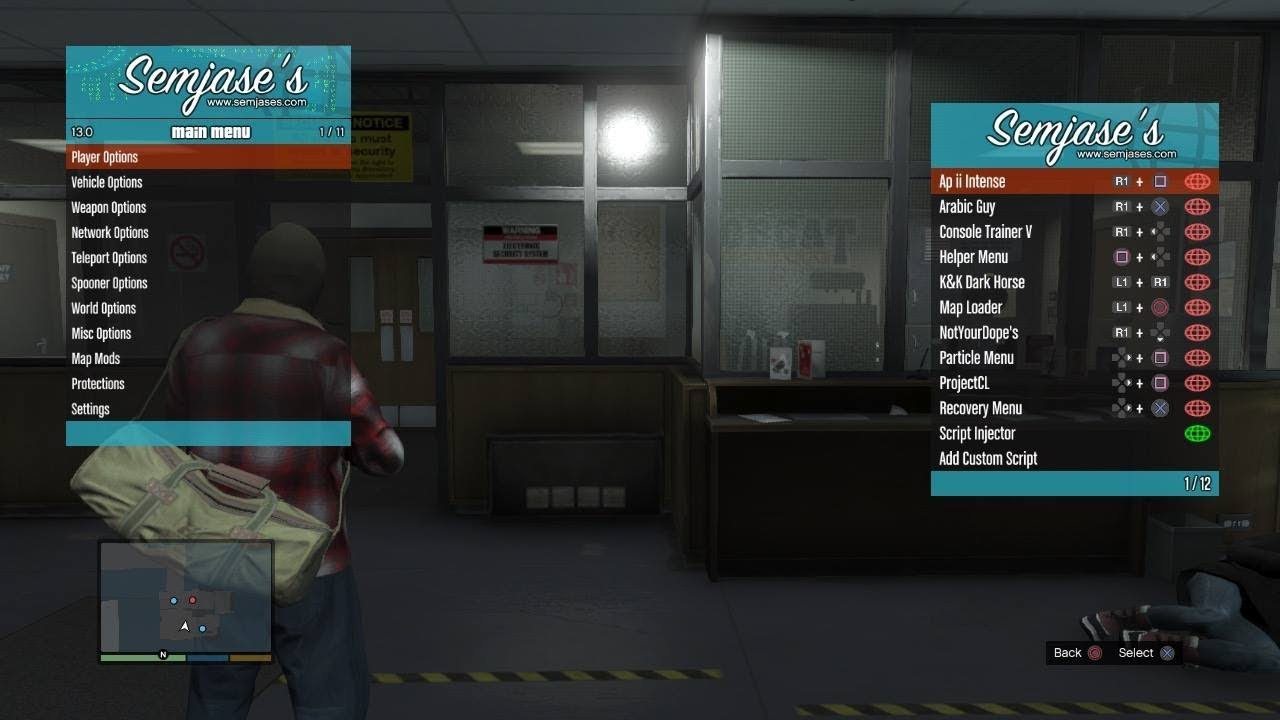Select Vehicle Options entry
Screen dimensions: 1280x720
coord(107,182)
